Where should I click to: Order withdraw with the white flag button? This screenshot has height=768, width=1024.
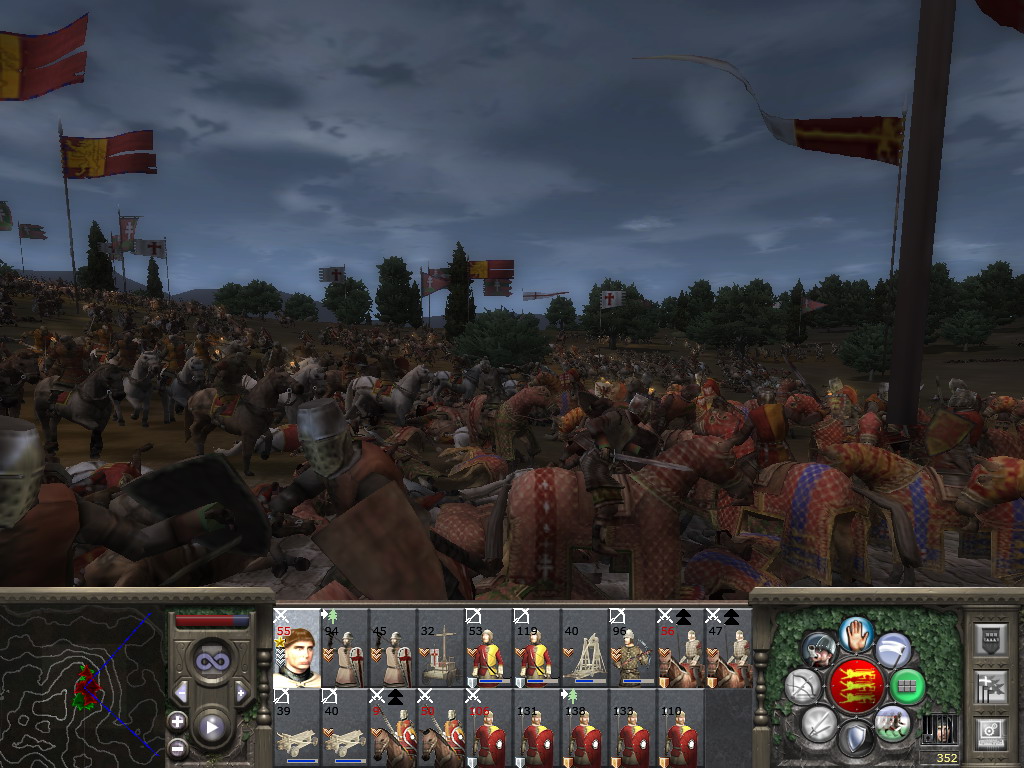(x=893, y=649)
